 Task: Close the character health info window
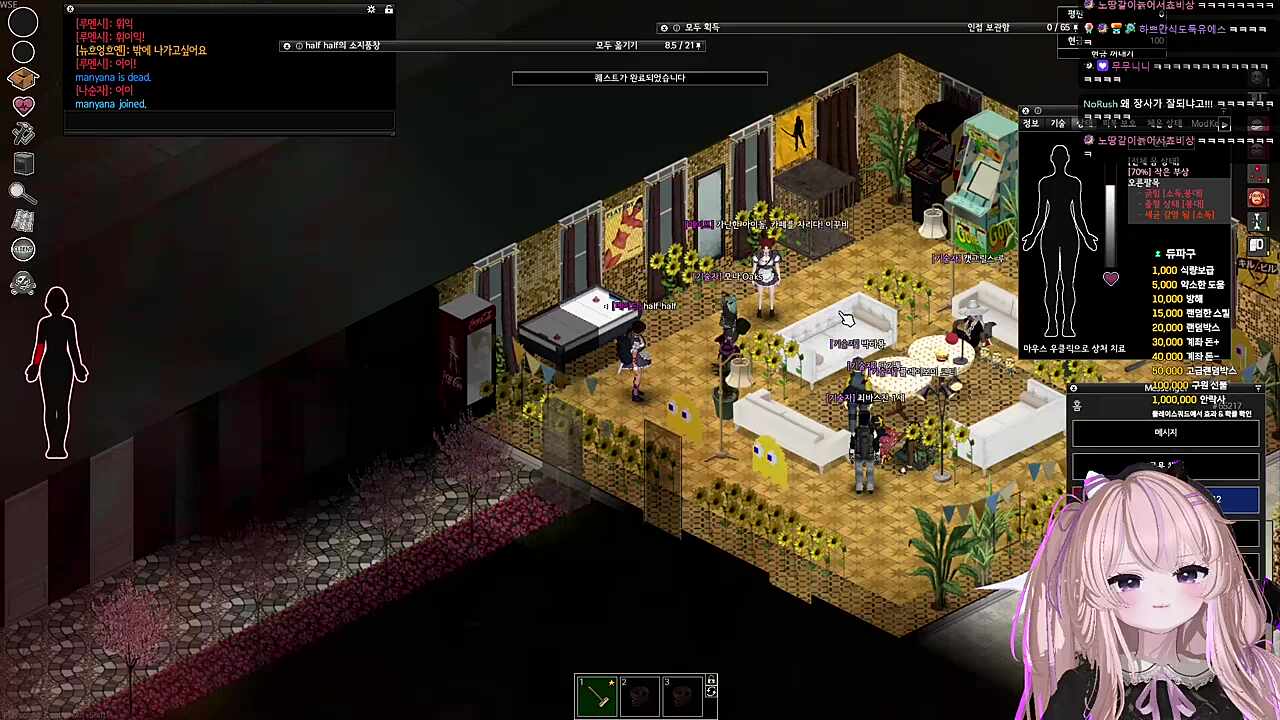click(x=1025, y=111)
